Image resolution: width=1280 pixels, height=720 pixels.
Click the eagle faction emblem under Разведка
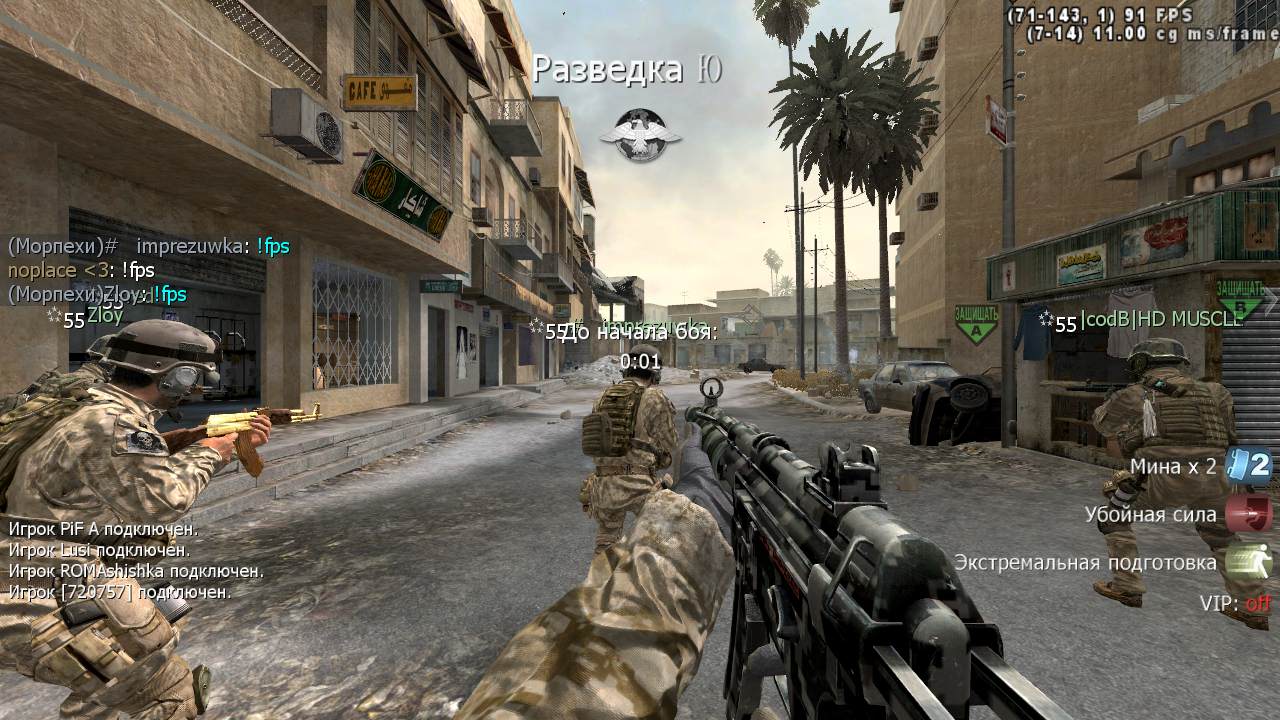640,135
